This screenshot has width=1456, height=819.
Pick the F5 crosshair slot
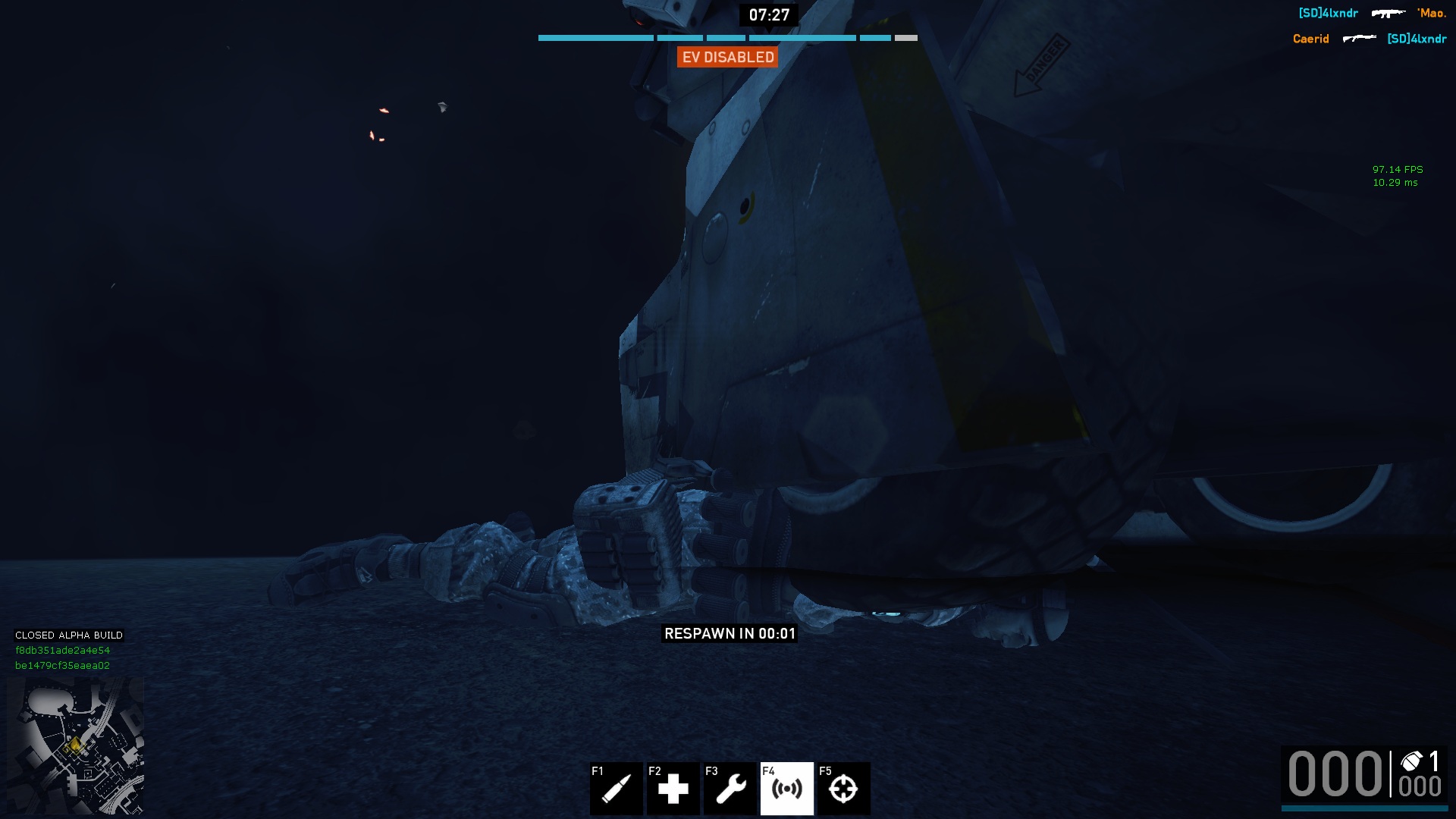843,789
